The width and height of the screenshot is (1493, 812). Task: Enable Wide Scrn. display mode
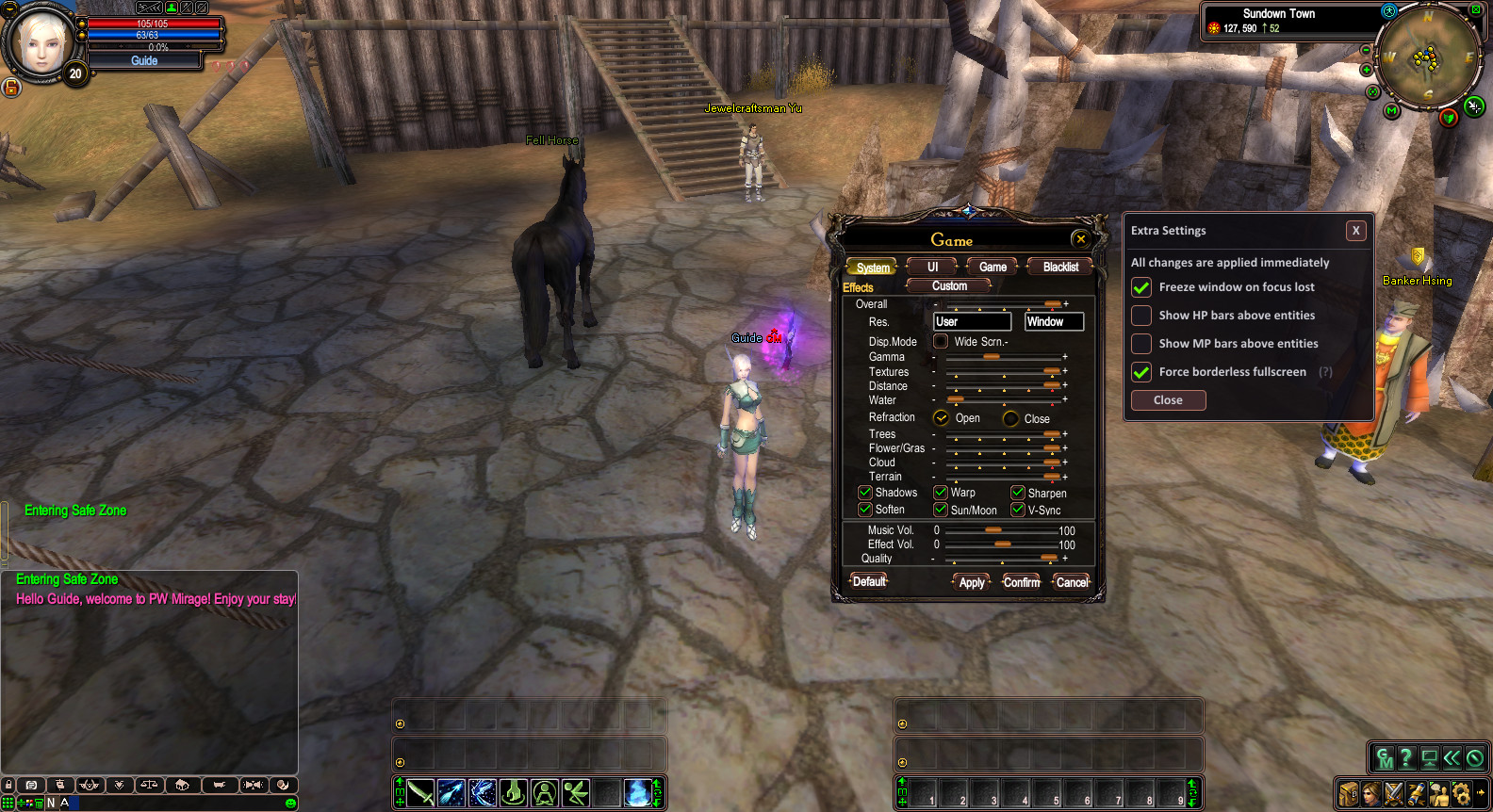pyautogui.click(x=941, y=341)
